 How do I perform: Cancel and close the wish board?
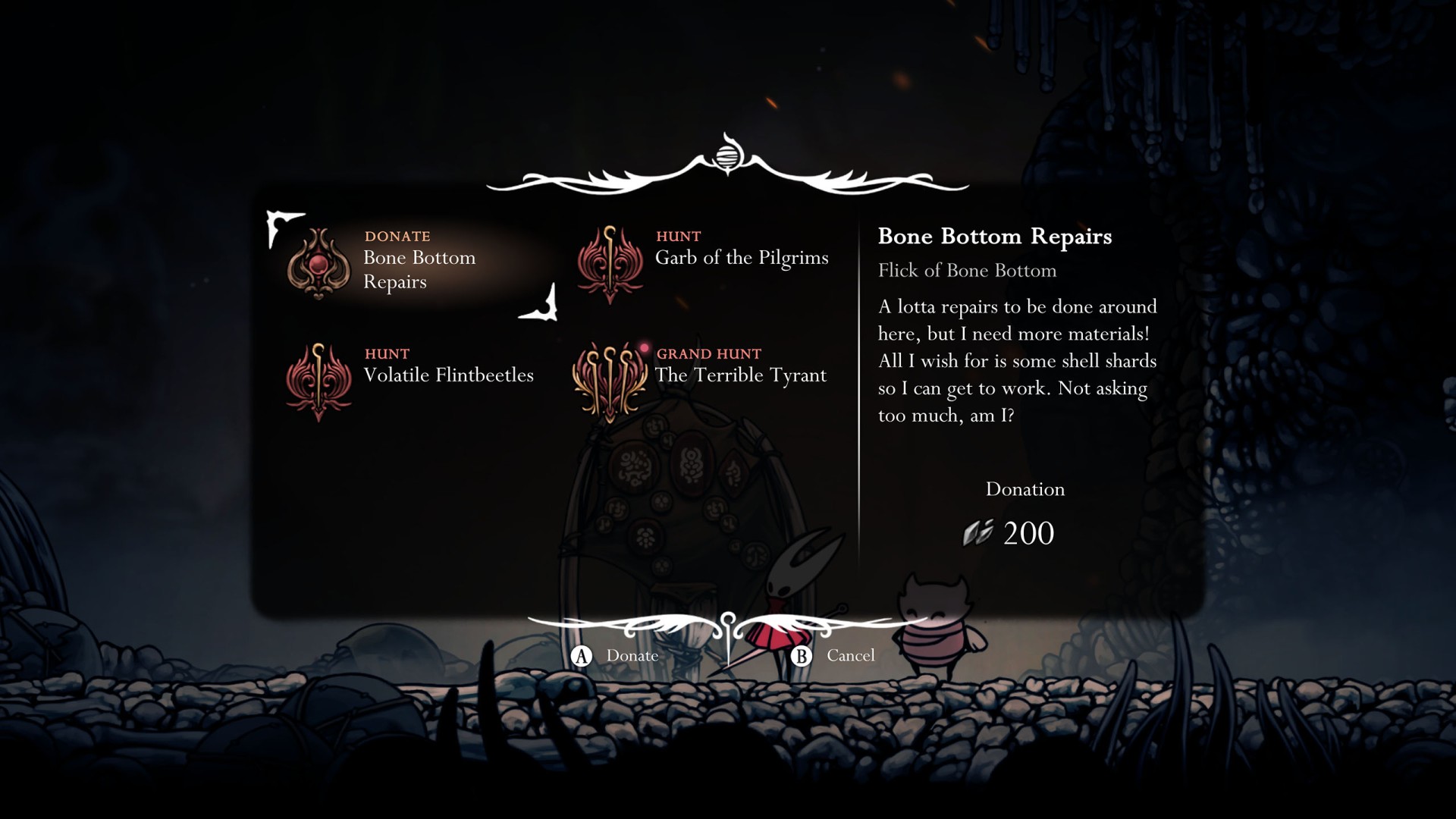point(834,656)
